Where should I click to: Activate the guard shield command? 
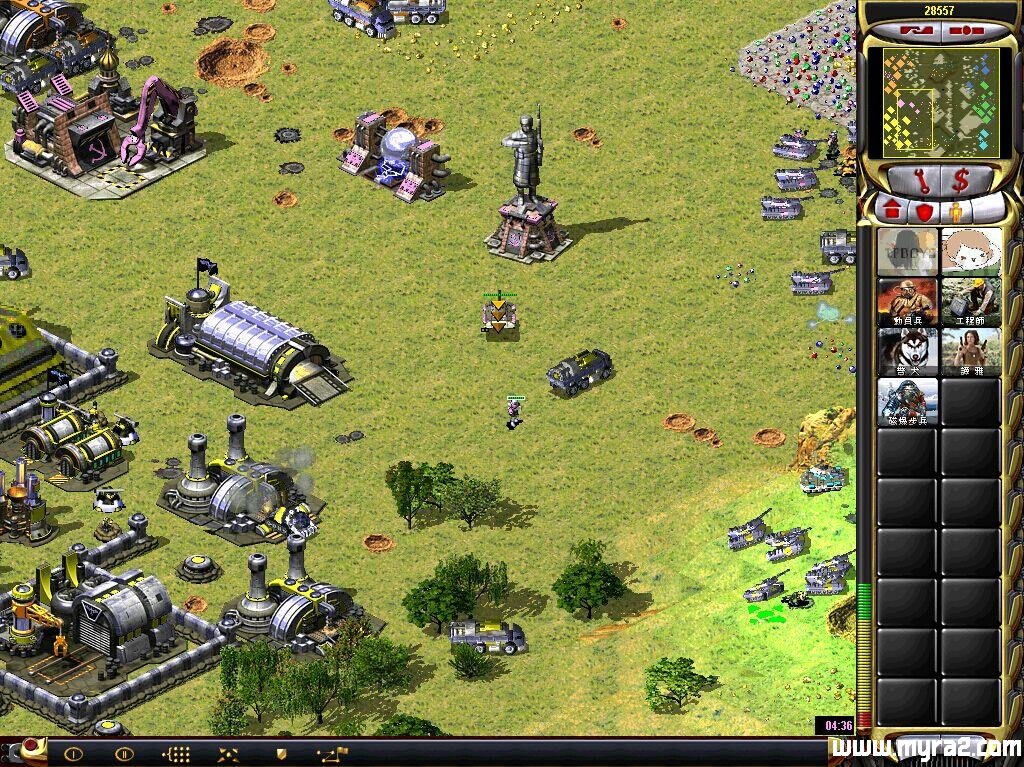click(281, 753)
